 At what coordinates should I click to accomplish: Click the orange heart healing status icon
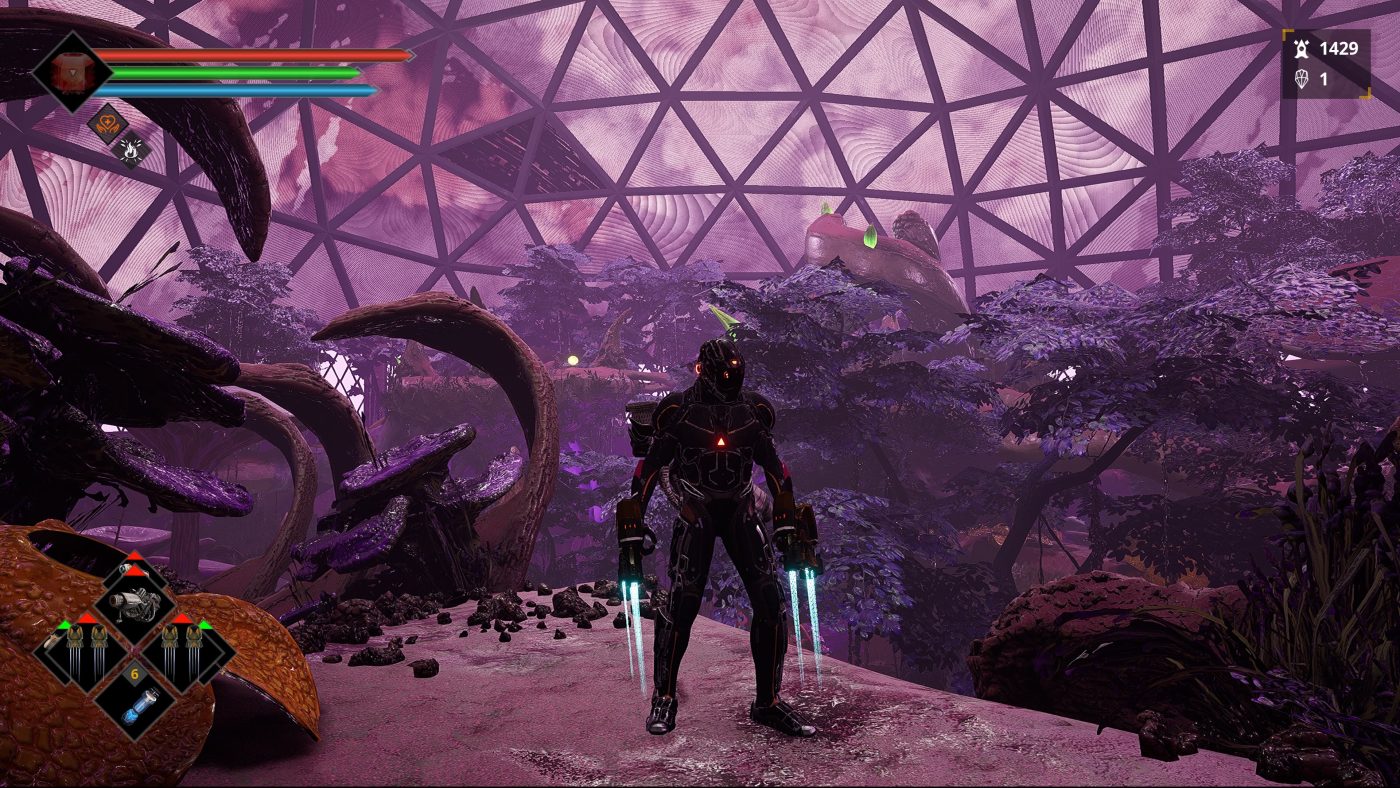coord(106,124)
